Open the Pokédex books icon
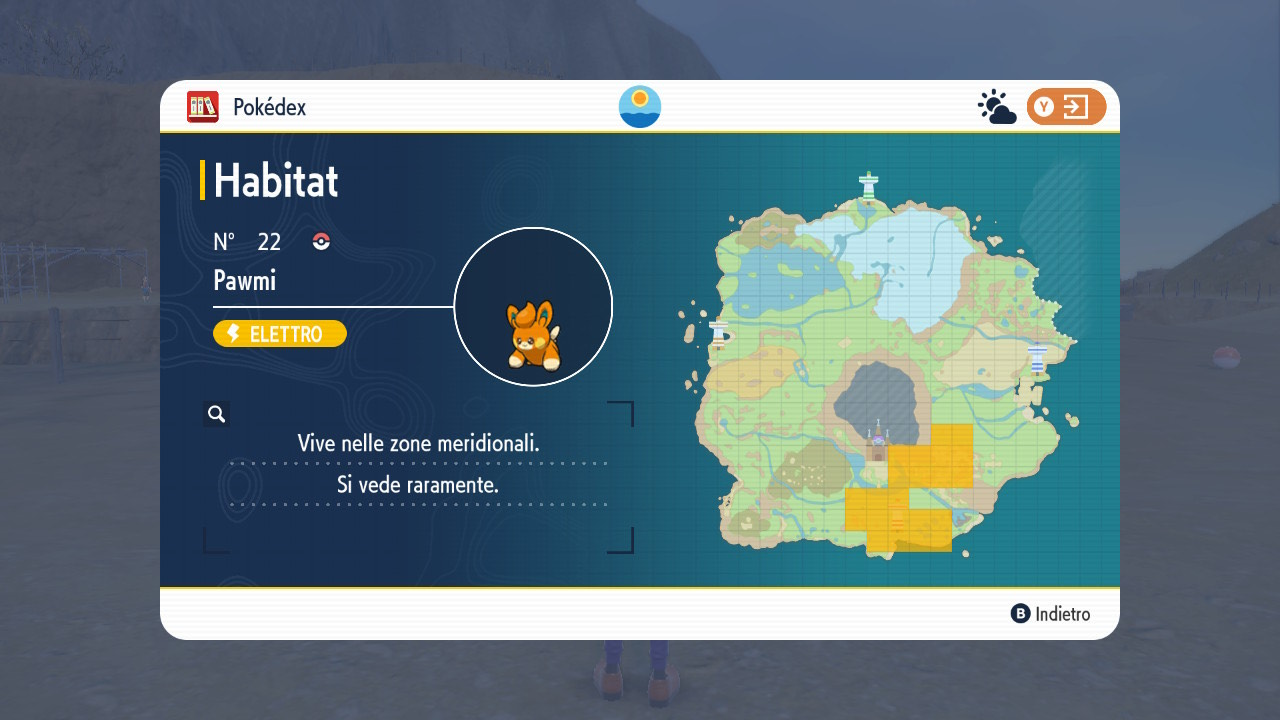Image resolution: width=1280 pixels, height=720 pixels. coord(203,107)
